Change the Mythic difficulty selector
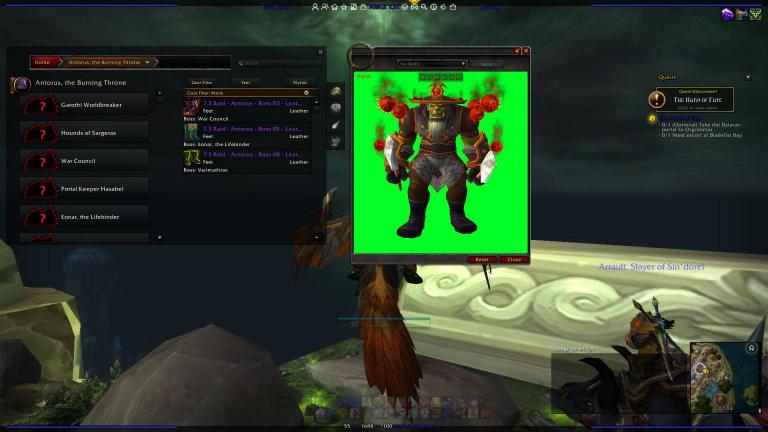Image resolution: width=768 pixels, height=432 pixels. point(298,82)
